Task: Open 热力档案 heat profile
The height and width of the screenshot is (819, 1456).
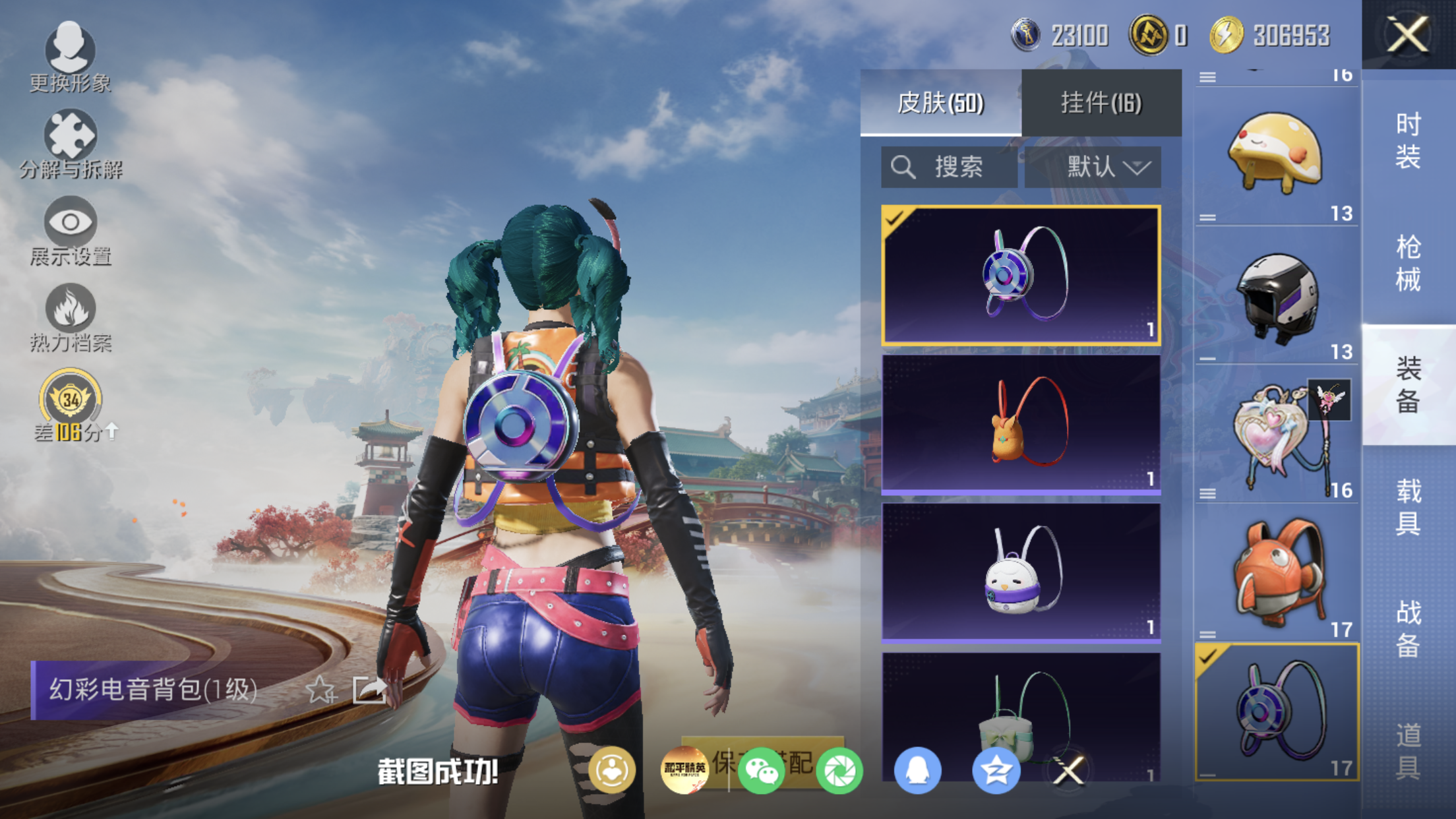Action: pyautogui.click(x=71, y=318)
